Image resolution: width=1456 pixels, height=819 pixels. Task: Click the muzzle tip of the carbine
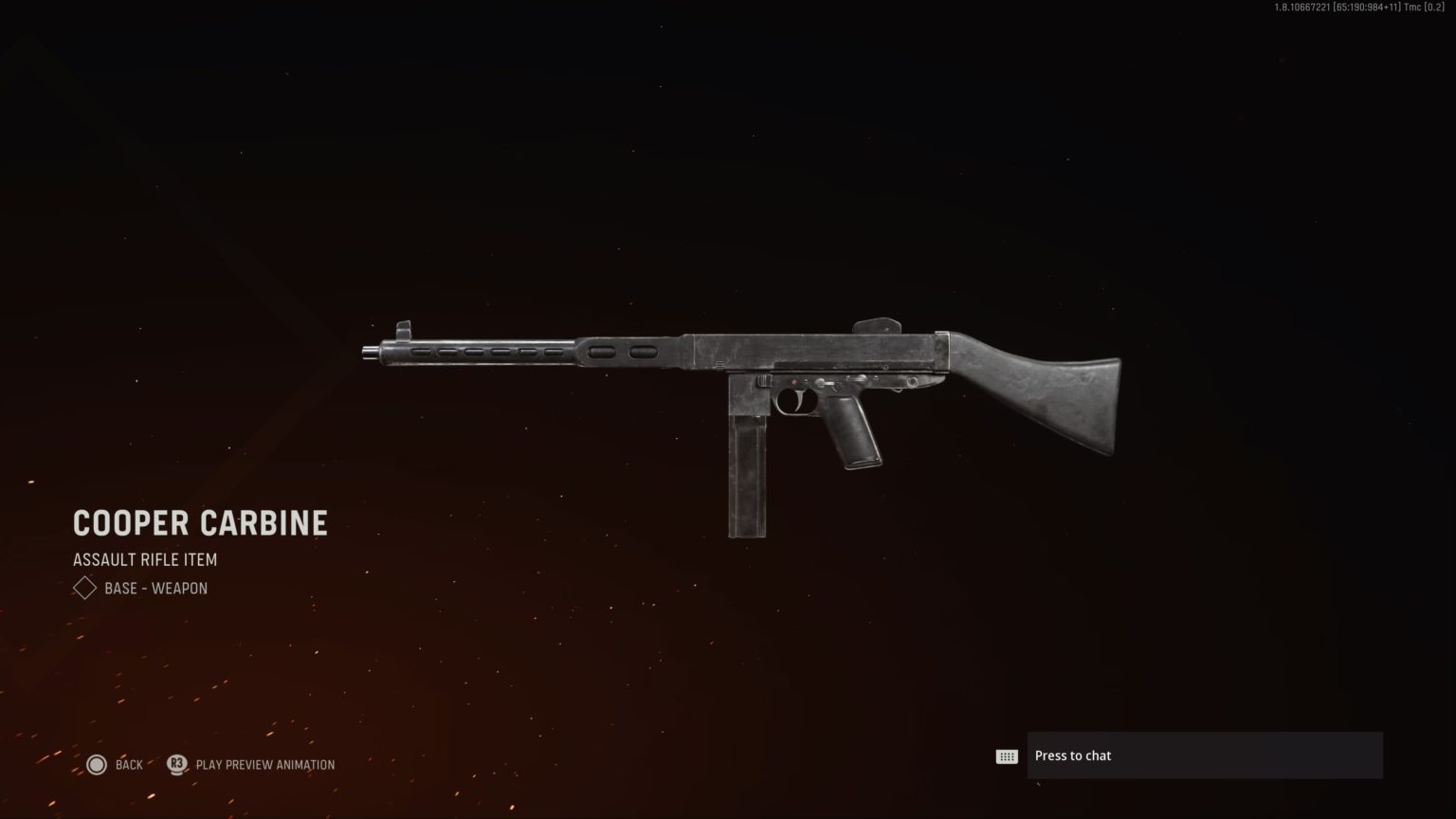tap(370, 351)
